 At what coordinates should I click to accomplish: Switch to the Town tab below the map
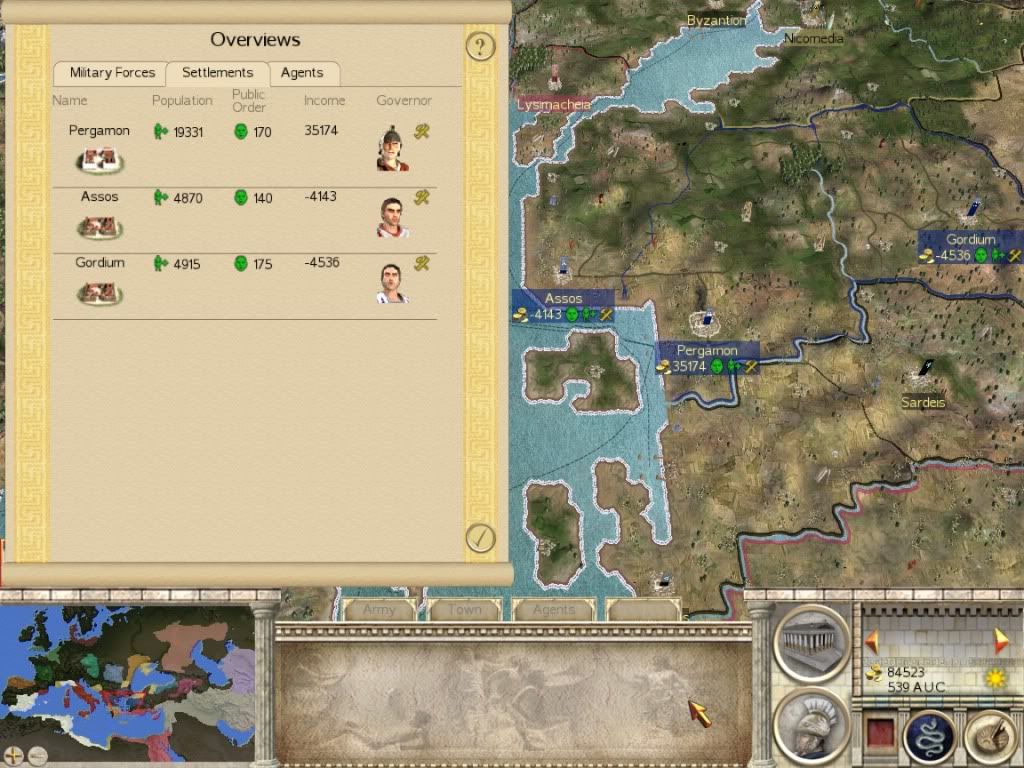pos(464,610)
